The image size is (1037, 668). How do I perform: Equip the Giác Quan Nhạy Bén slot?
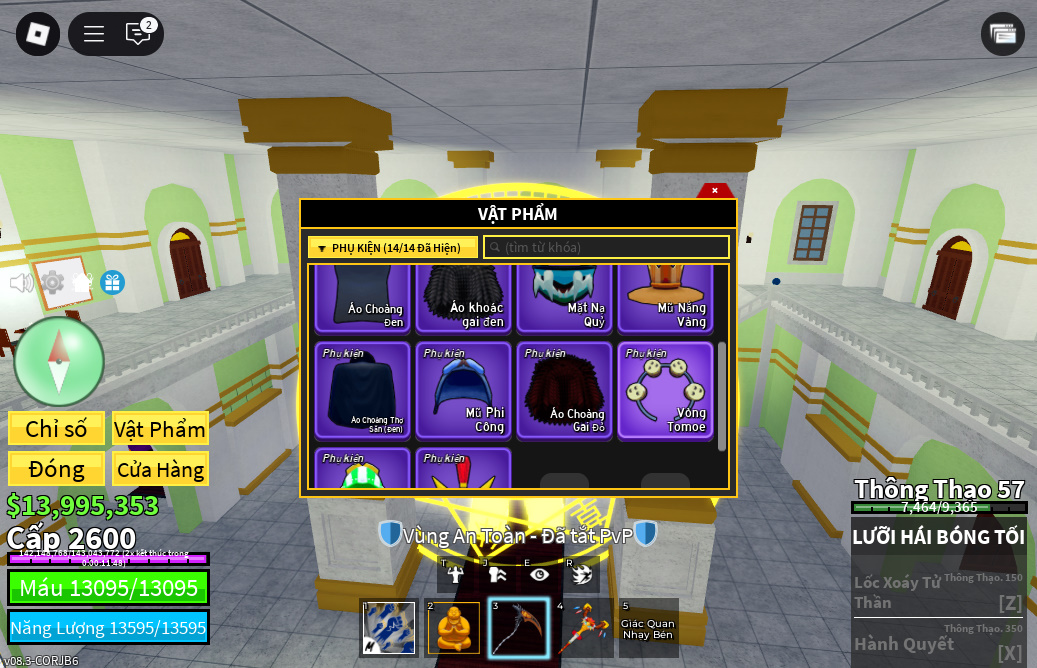pos(648,628)
